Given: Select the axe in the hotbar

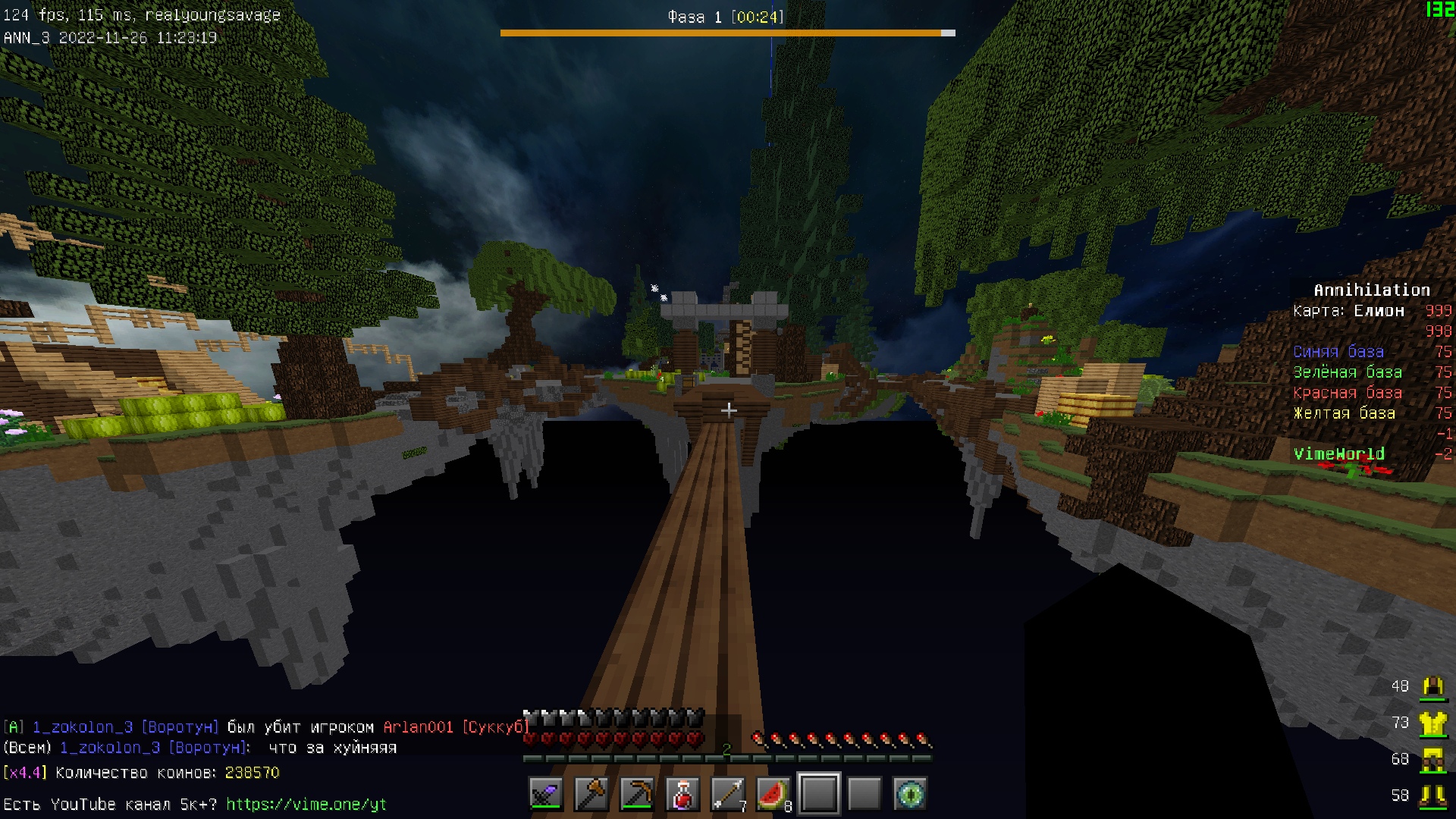Looking at the screenshot, I should [591, 794].
